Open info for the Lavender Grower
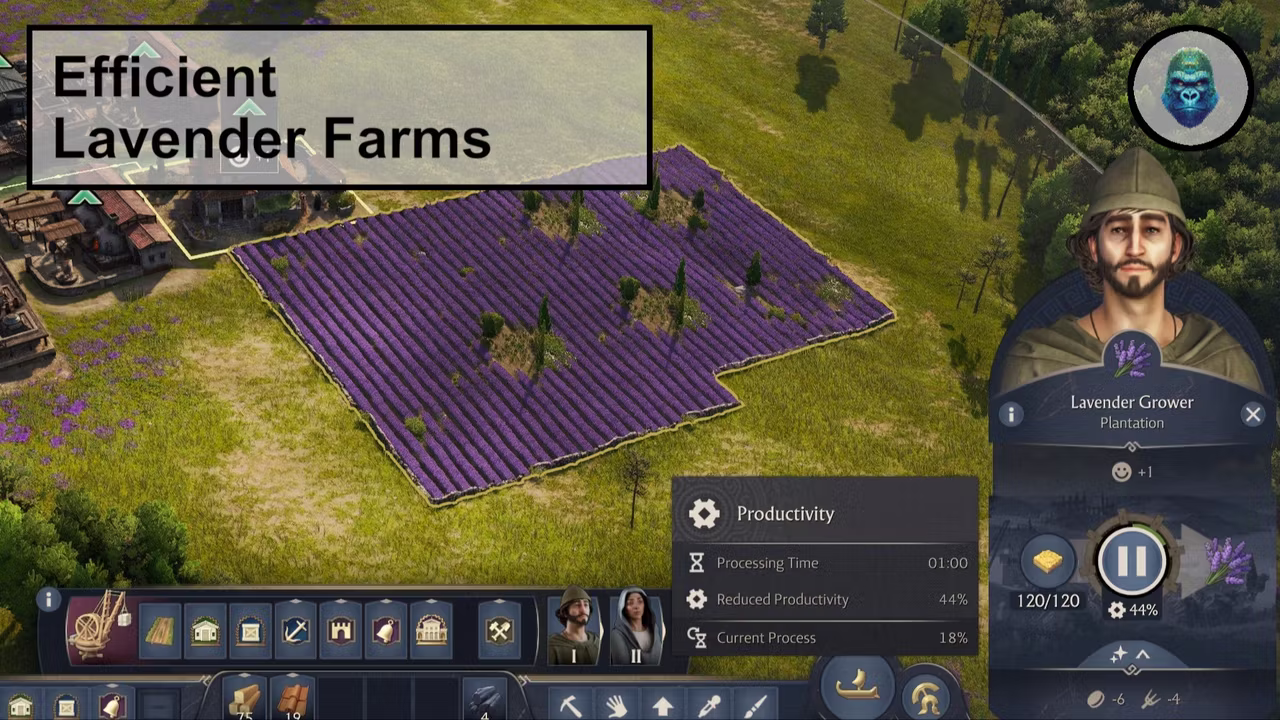This screenshot has width=1280, height=720. click(1011, 414)
